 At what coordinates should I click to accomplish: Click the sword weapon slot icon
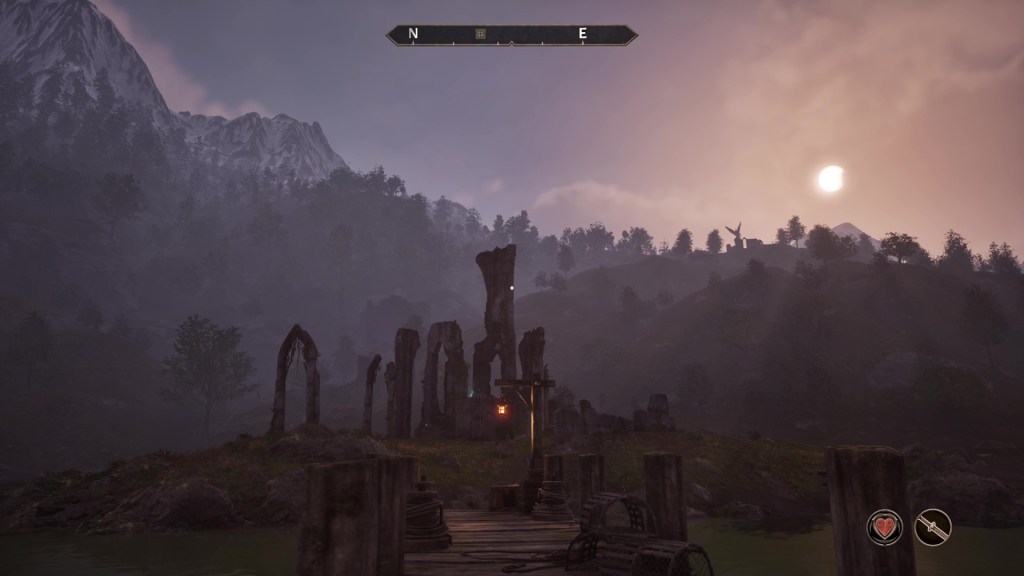(x=933, y=527)
